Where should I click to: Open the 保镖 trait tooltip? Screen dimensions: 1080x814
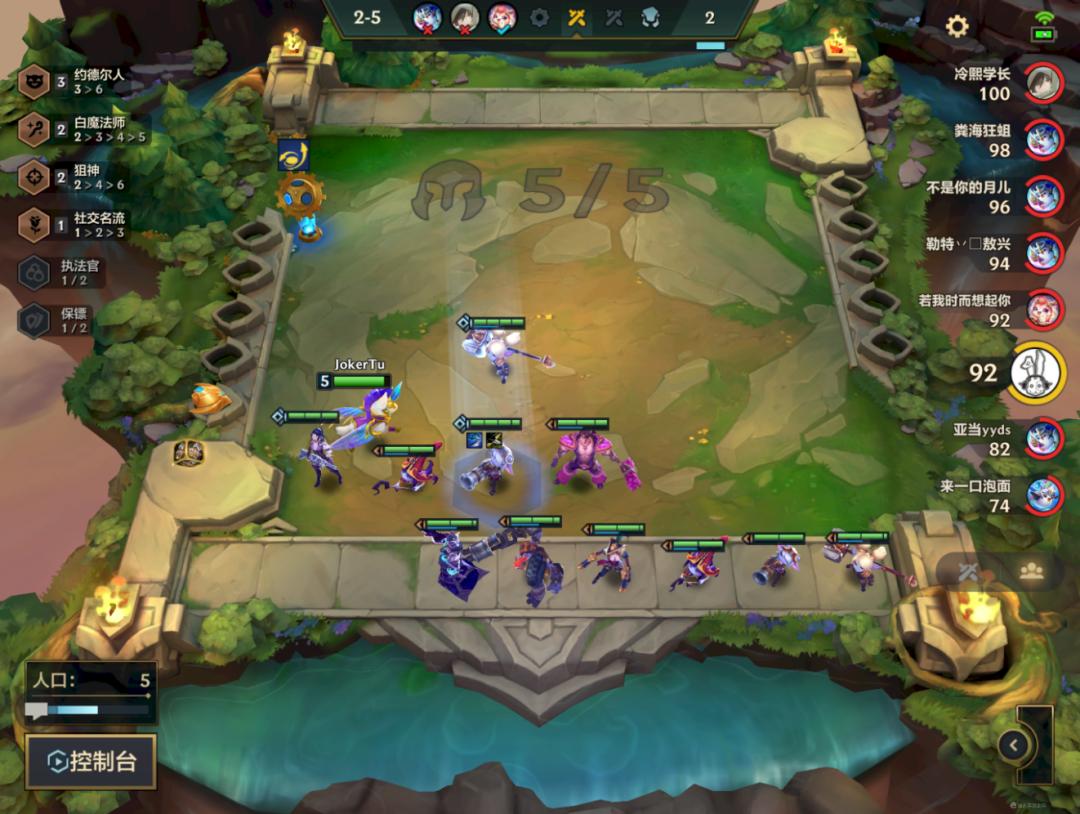(59, 320)
